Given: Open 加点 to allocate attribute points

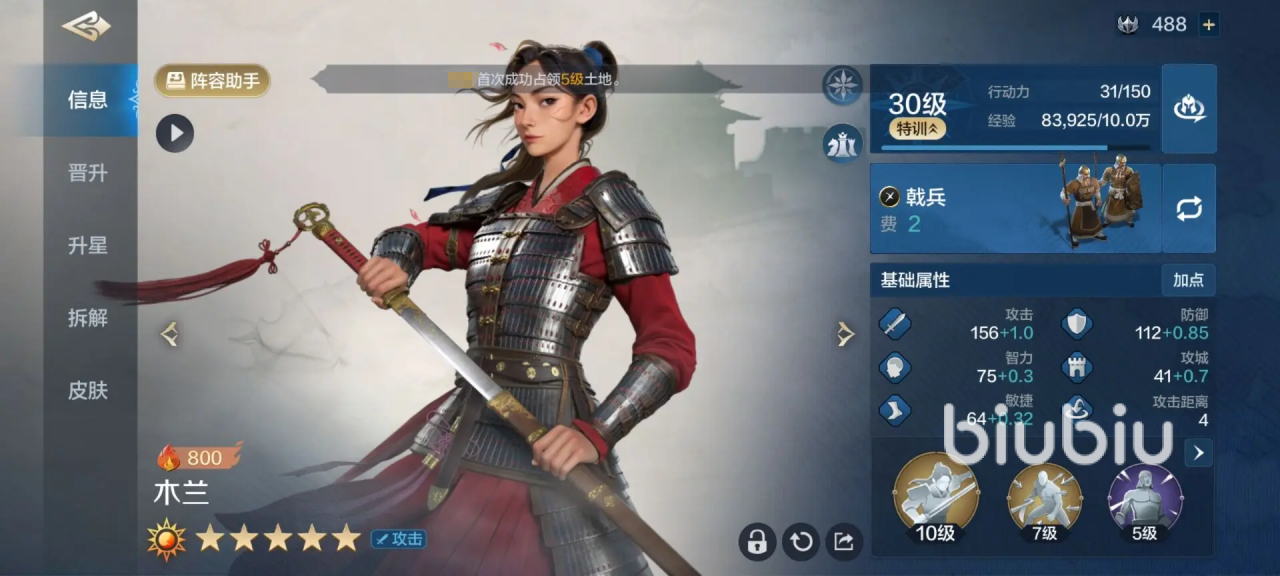Looking at the screenshot, I should pos(1188,280).
